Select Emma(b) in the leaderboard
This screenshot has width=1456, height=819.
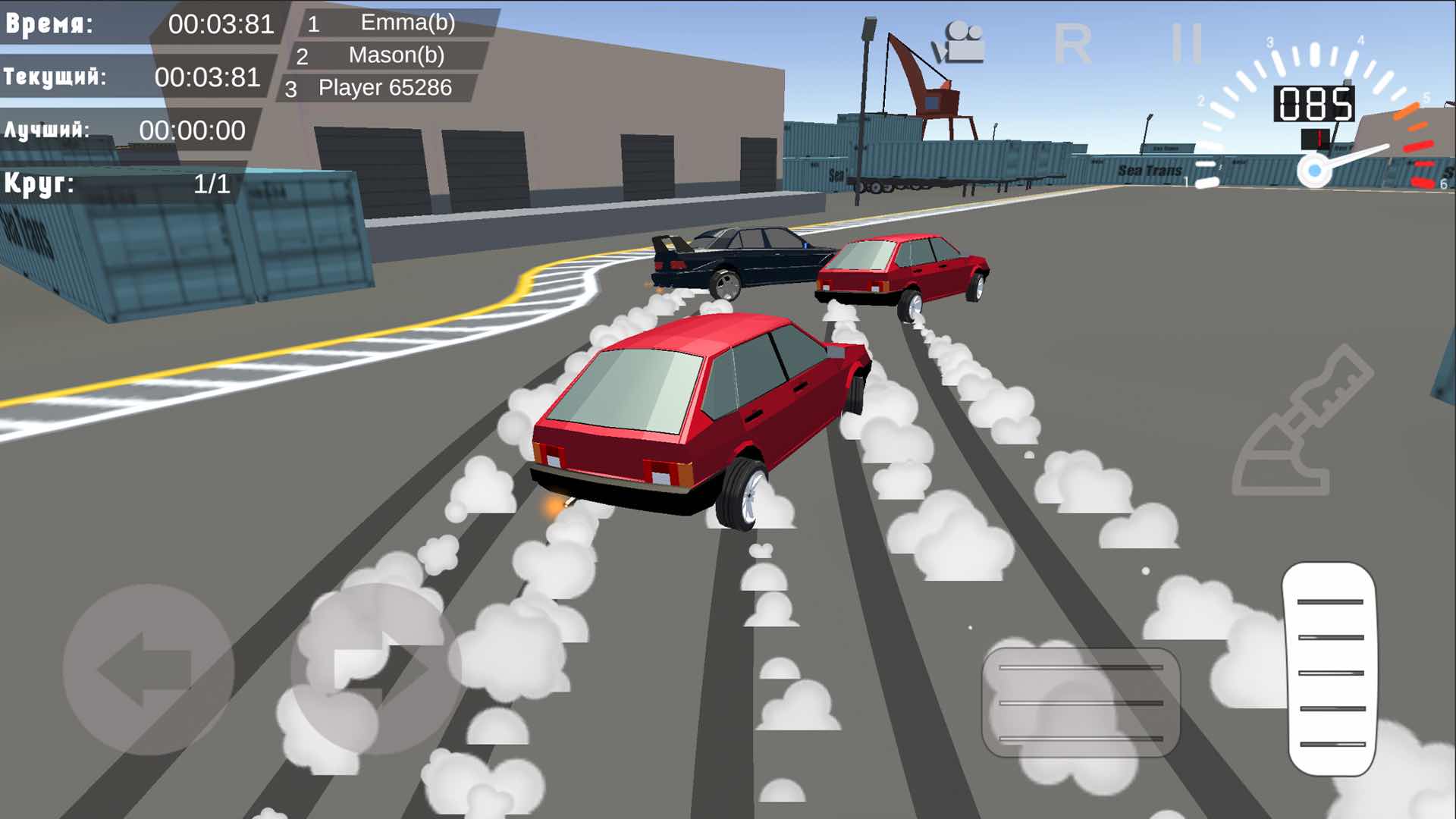(394, 23)
